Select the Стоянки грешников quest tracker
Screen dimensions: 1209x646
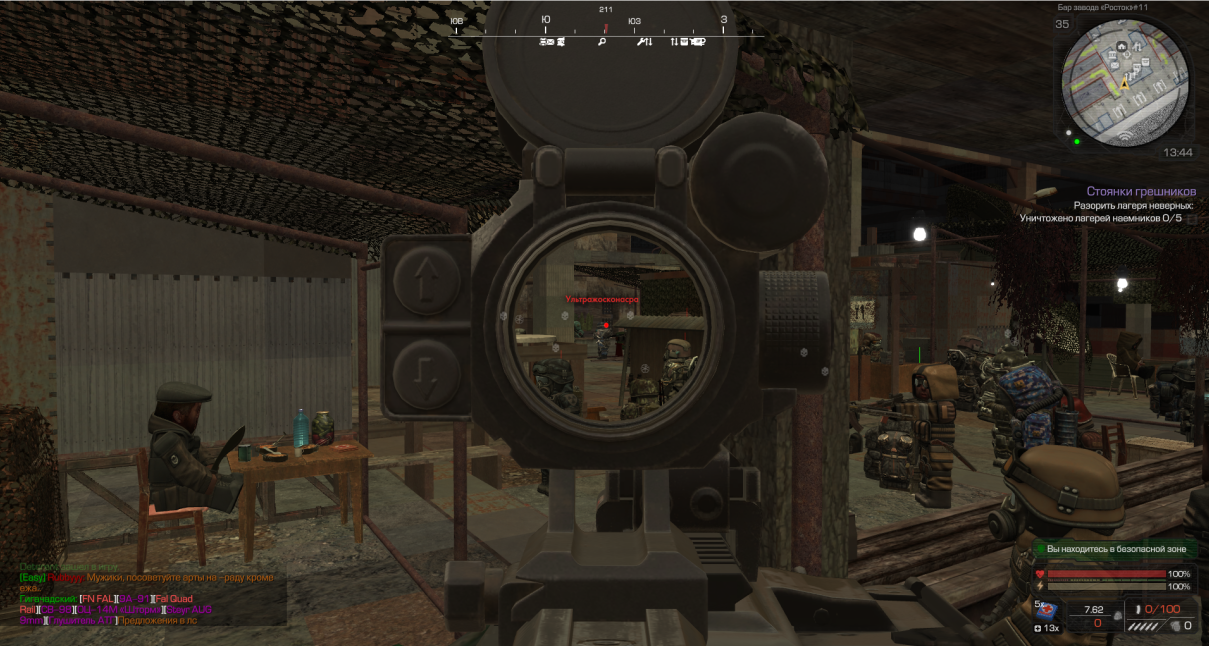(x=1141, y=191)
